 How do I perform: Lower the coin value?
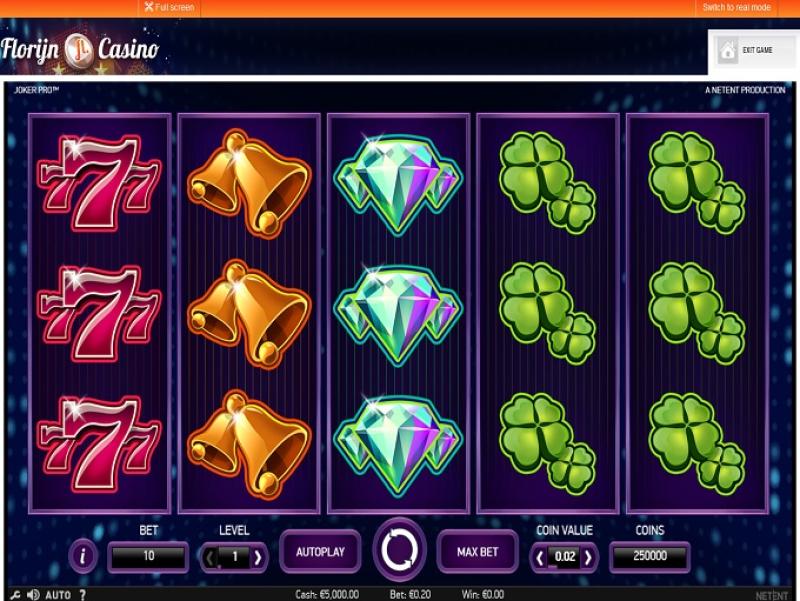541,557
